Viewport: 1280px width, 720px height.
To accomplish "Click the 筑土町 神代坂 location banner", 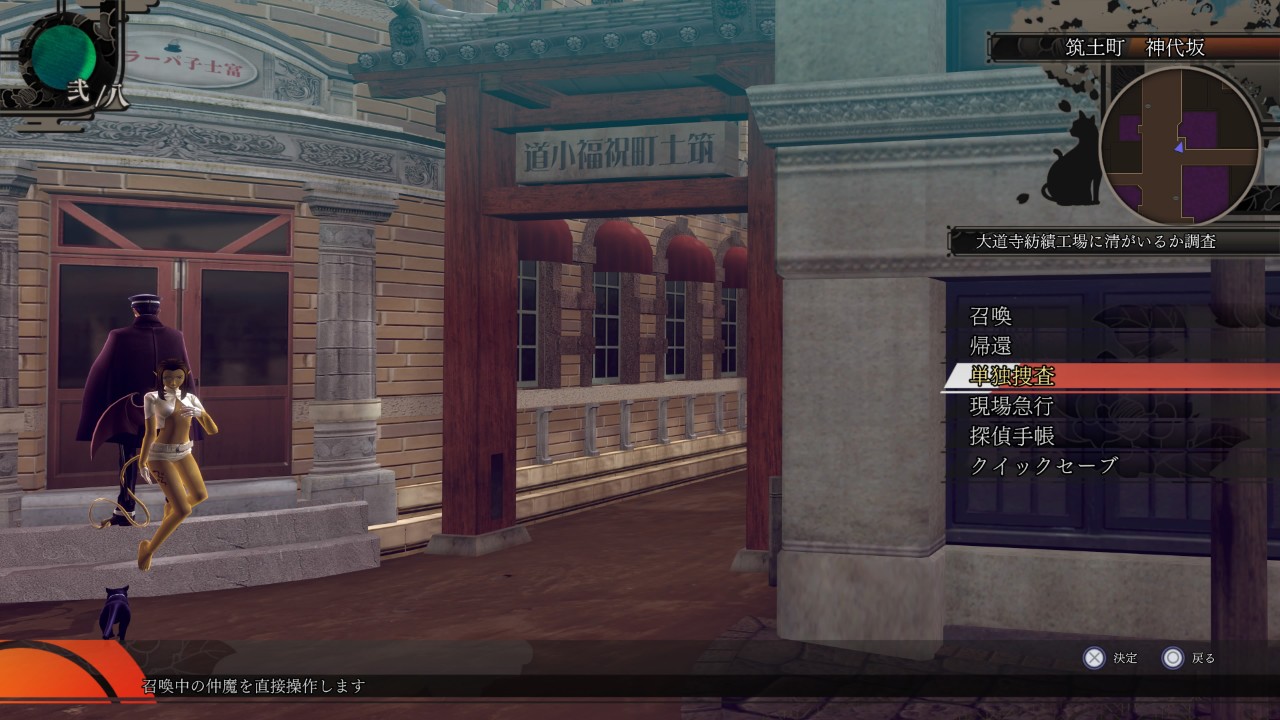I will coord(1135,47).
